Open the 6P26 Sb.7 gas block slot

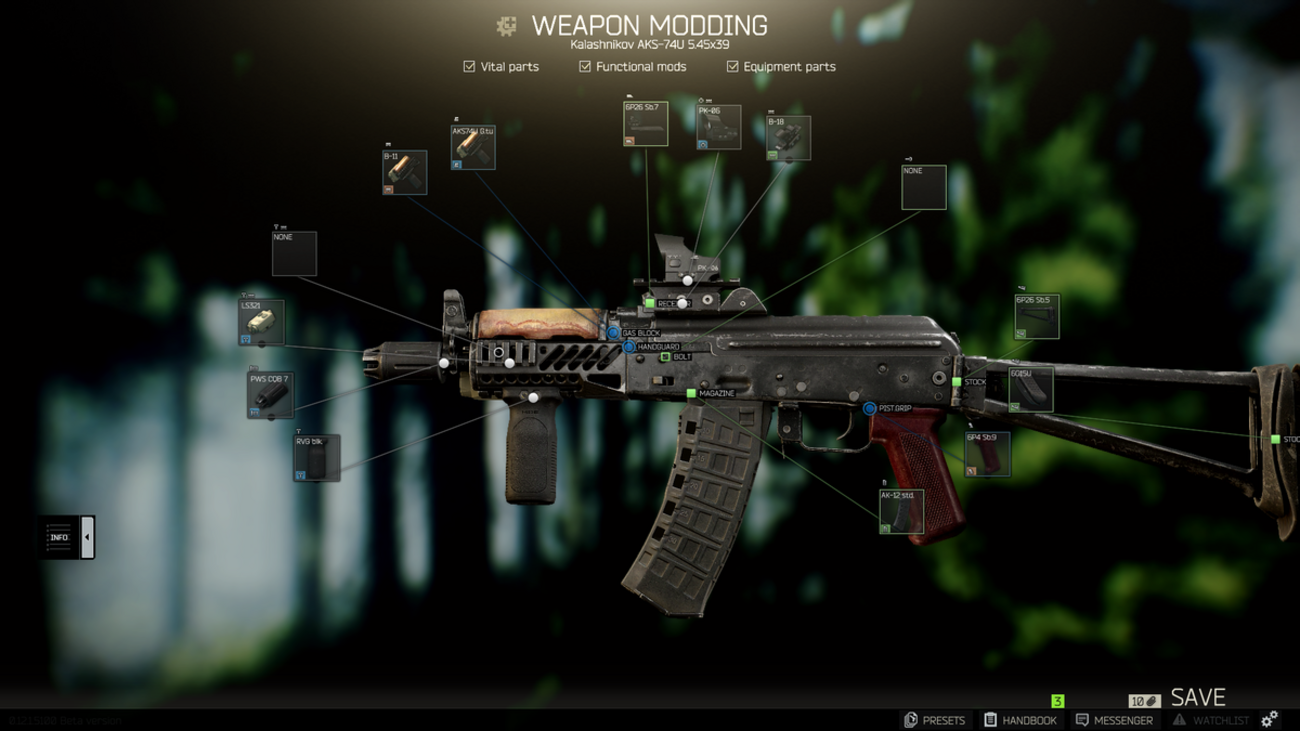[645, 124]
